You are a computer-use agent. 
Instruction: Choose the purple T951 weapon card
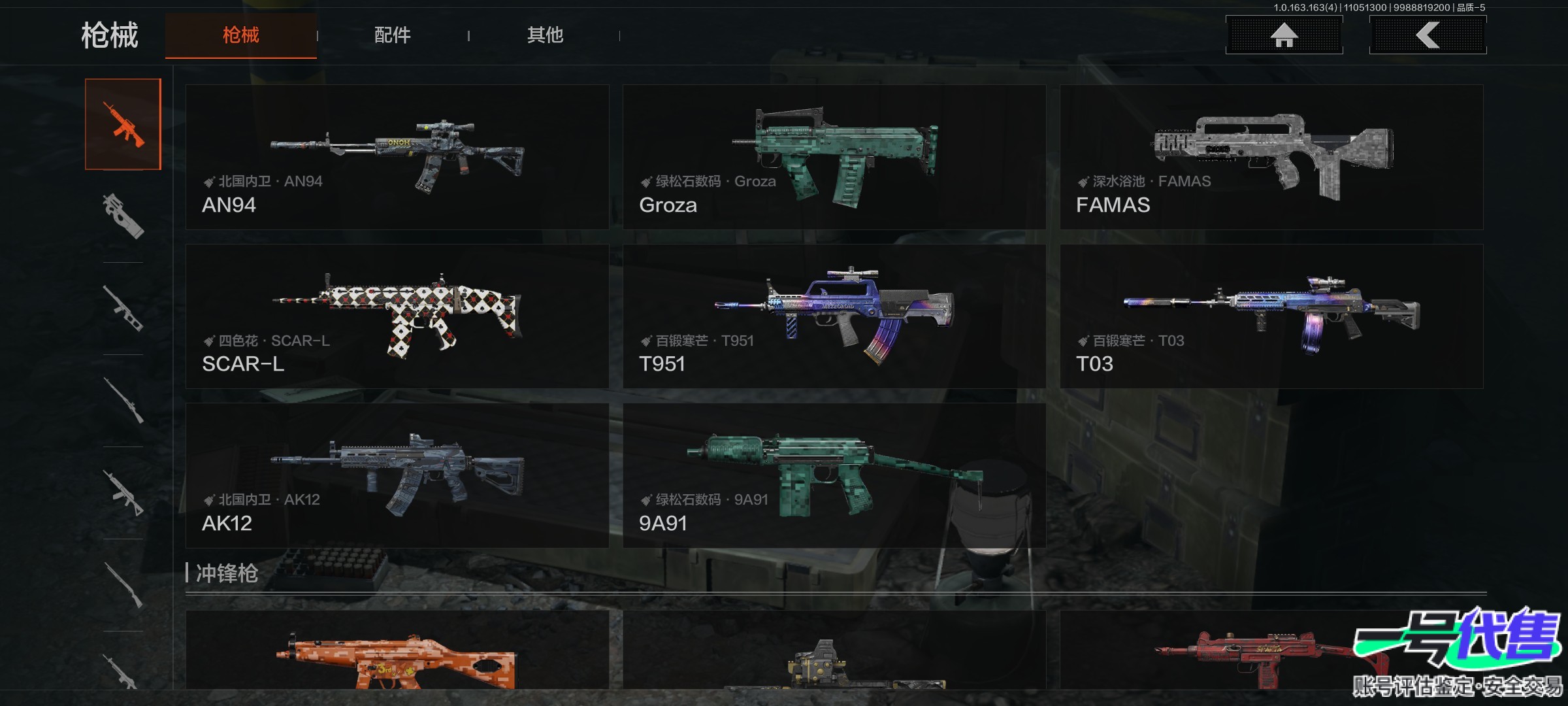(x=834, y=316)
